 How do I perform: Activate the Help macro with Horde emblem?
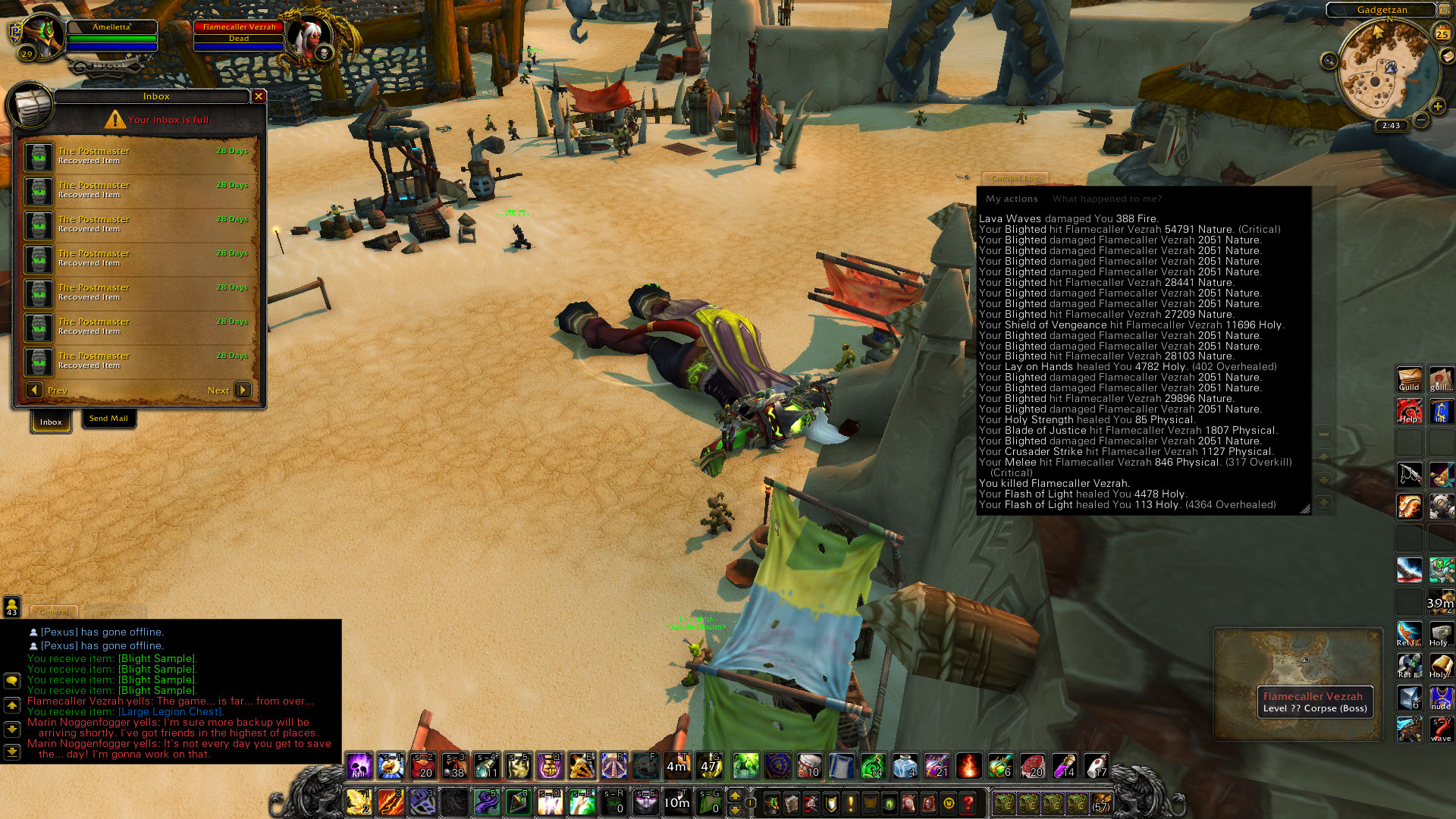1409,410
